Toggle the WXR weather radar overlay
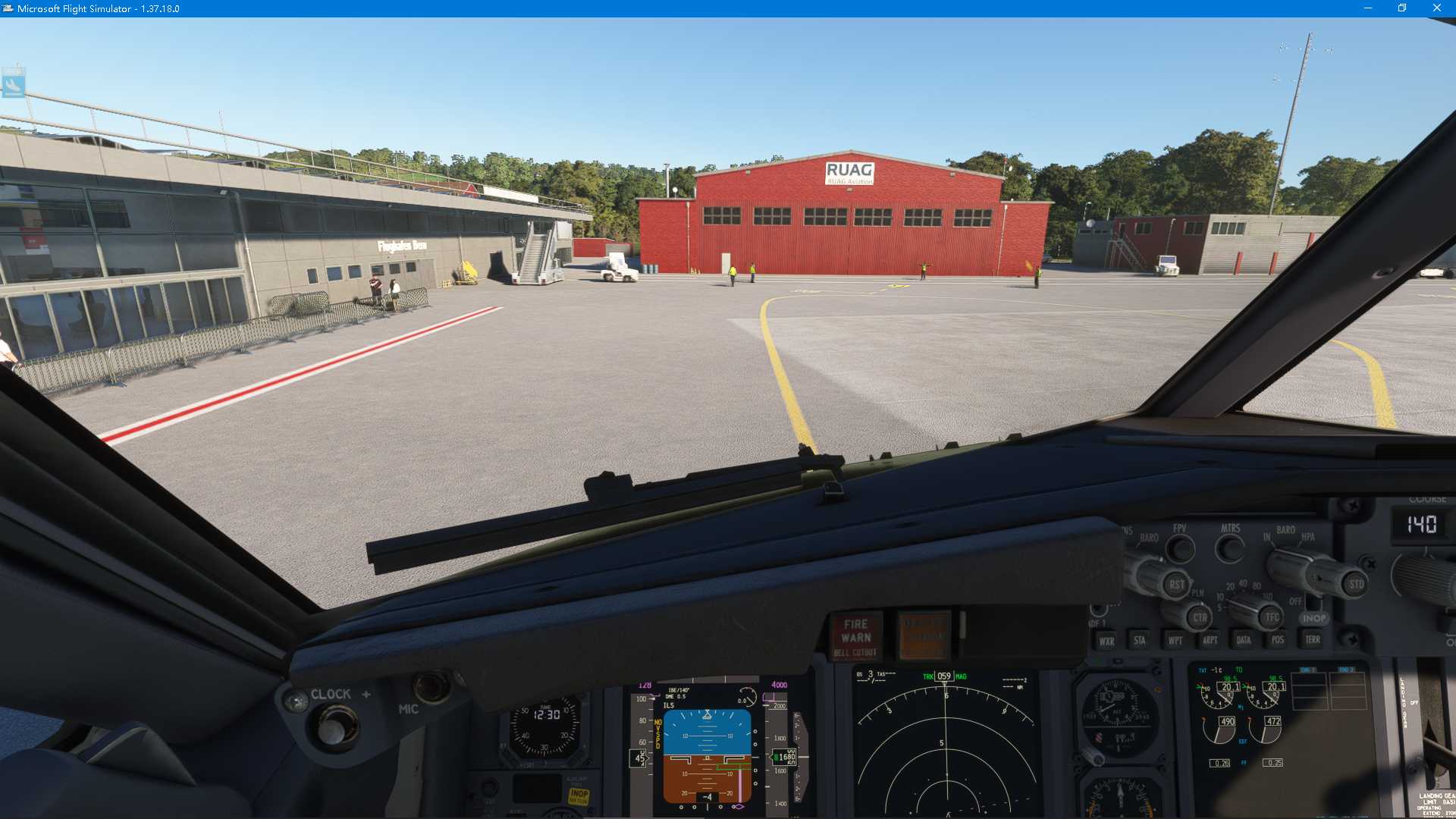 (1106, 639)
